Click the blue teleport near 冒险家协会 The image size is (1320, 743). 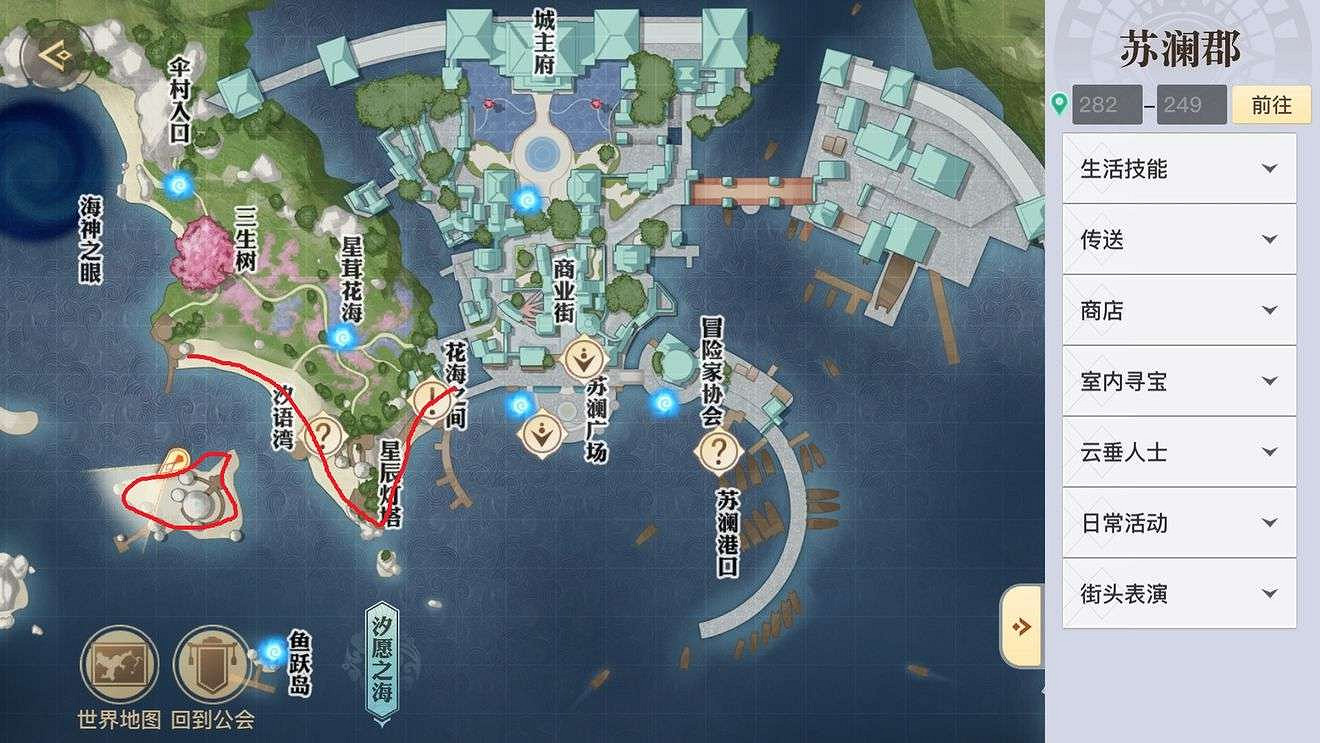(662, 404)
